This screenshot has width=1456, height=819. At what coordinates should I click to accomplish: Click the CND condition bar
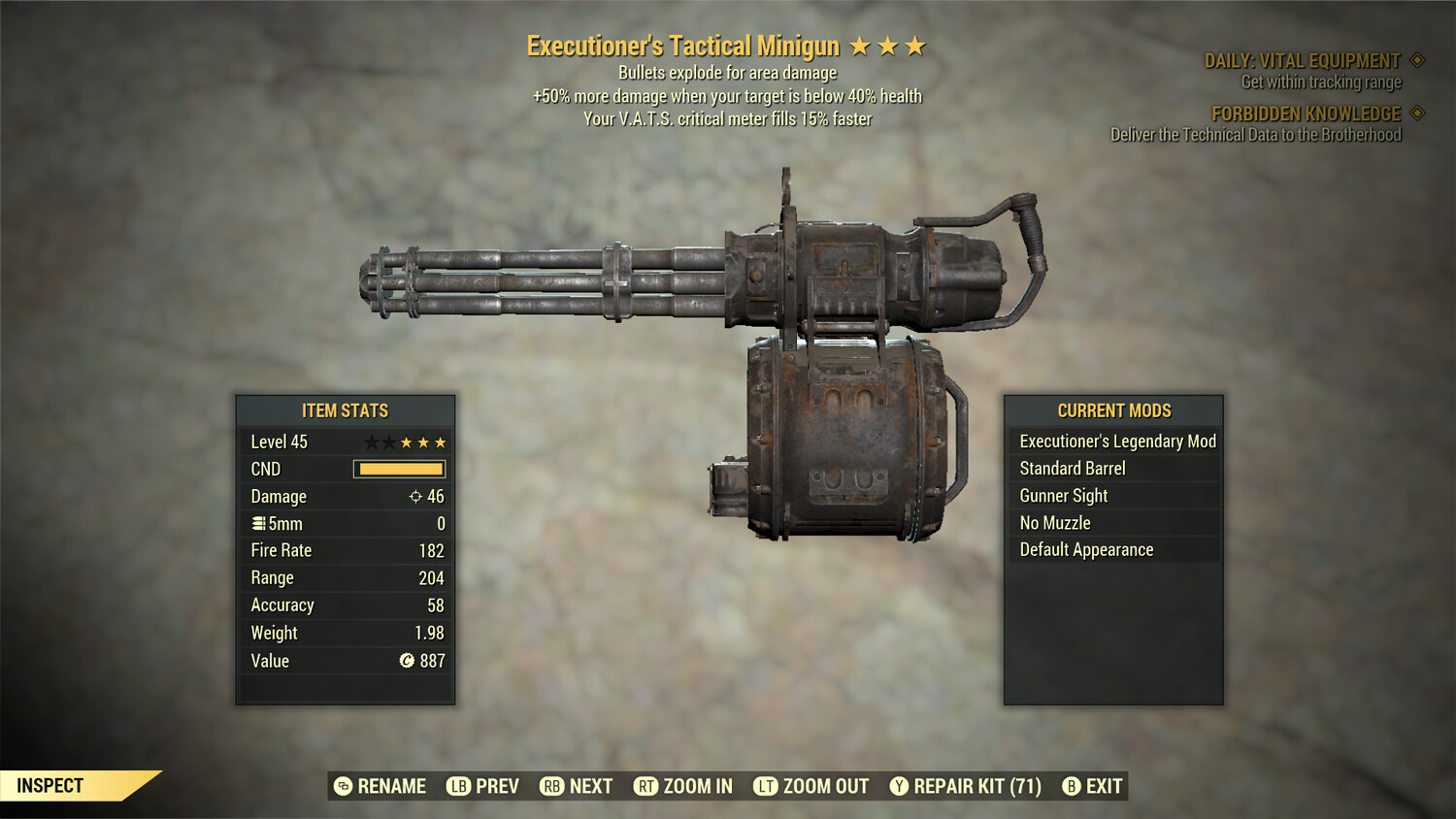click(400, 469)
